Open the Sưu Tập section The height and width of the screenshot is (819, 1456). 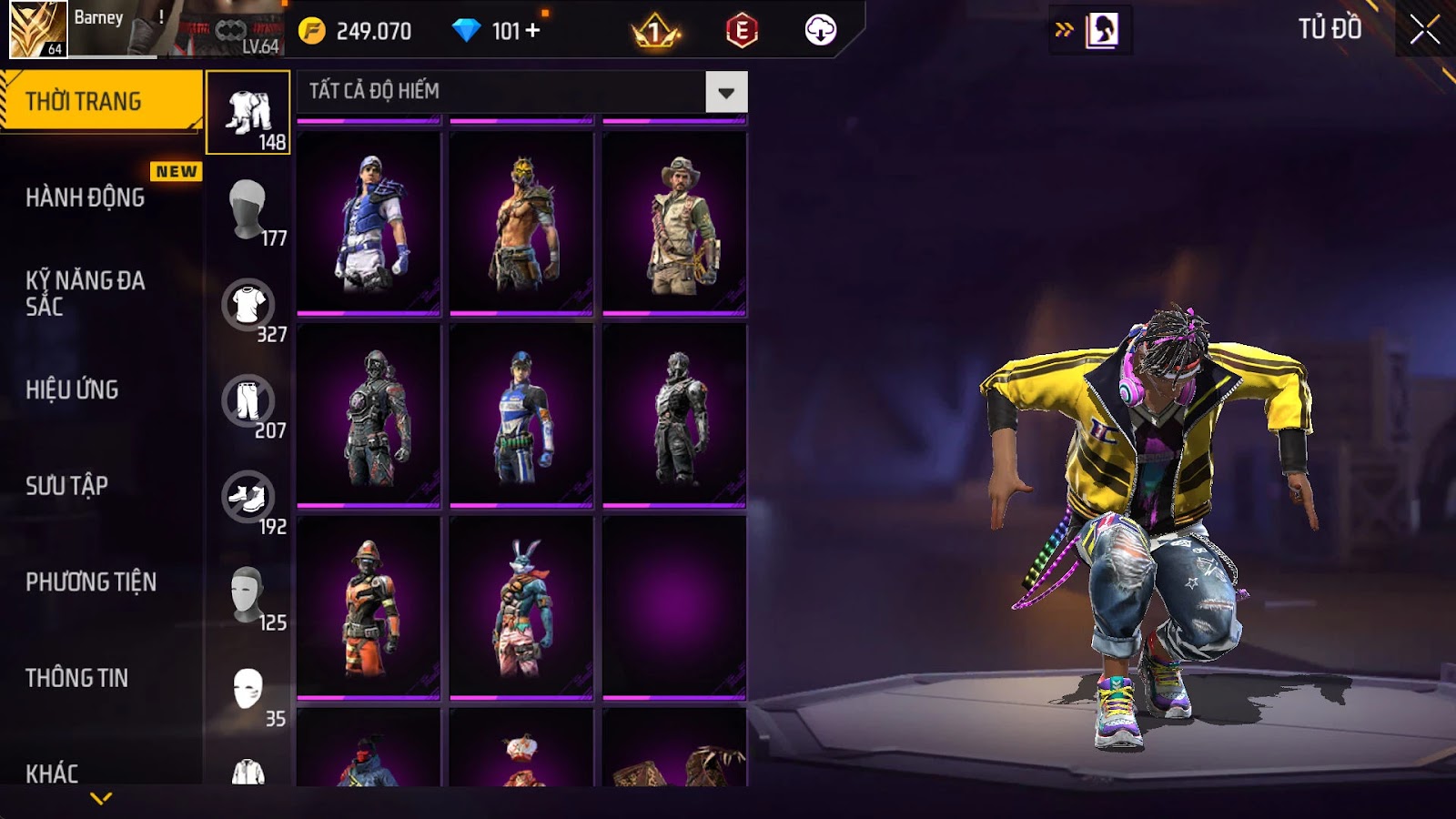66,486
